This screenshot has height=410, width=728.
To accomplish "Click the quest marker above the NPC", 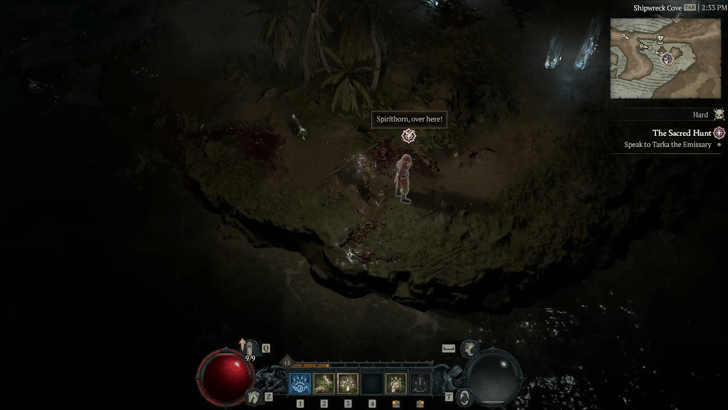I will (x=408, y=136).
